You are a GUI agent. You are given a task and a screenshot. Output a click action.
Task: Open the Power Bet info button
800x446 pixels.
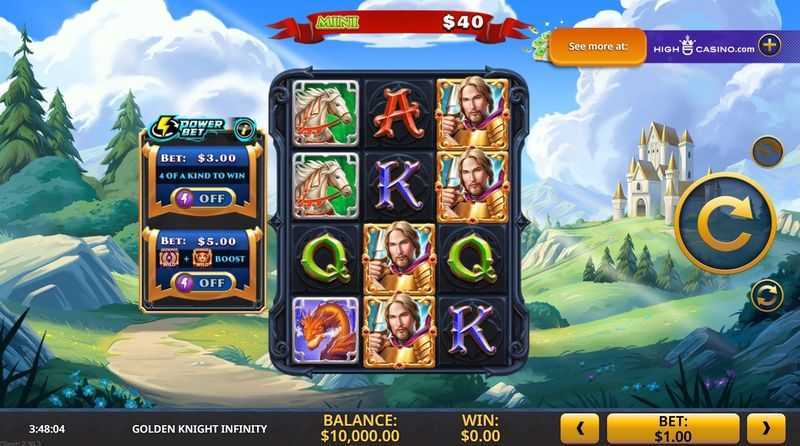(x=242, y=128)
